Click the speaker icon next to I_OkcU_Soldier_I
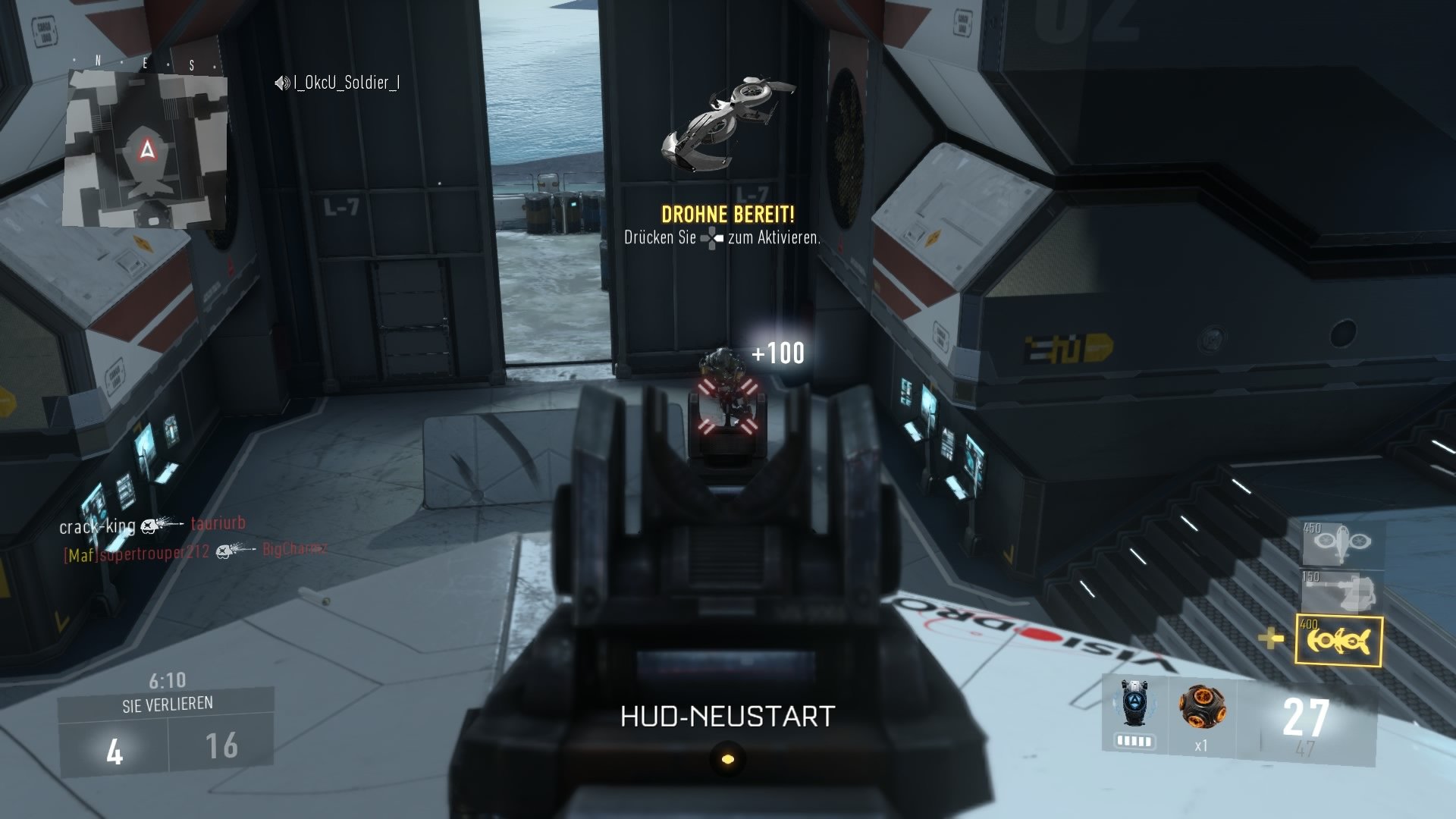This screenshot has height=819, width=1456. pyautogui.click(x=281, y=84)
